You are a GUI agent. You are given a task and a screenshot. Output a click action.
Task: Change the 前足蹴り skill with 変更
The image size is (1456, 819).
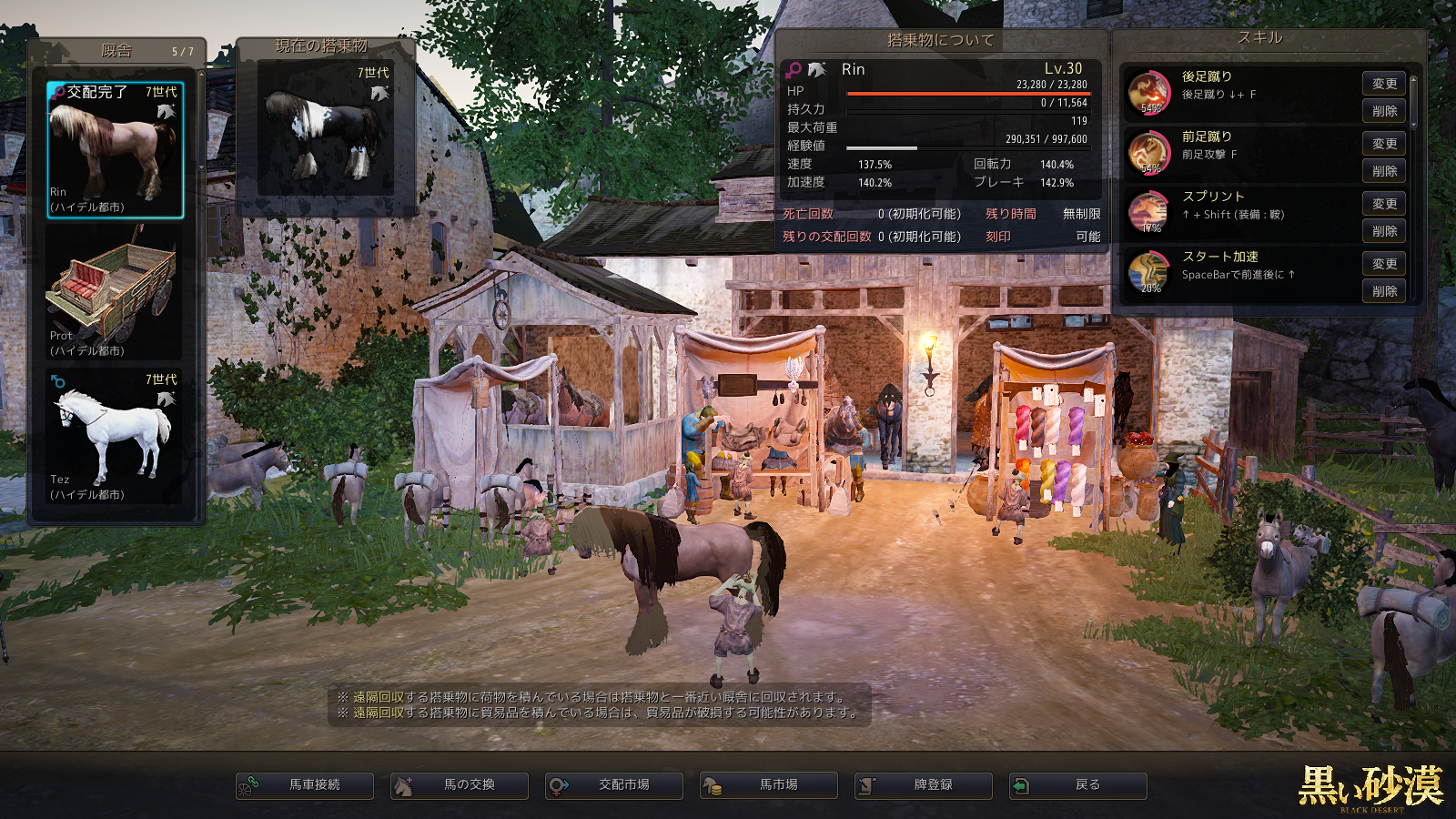pos(1384,144)
